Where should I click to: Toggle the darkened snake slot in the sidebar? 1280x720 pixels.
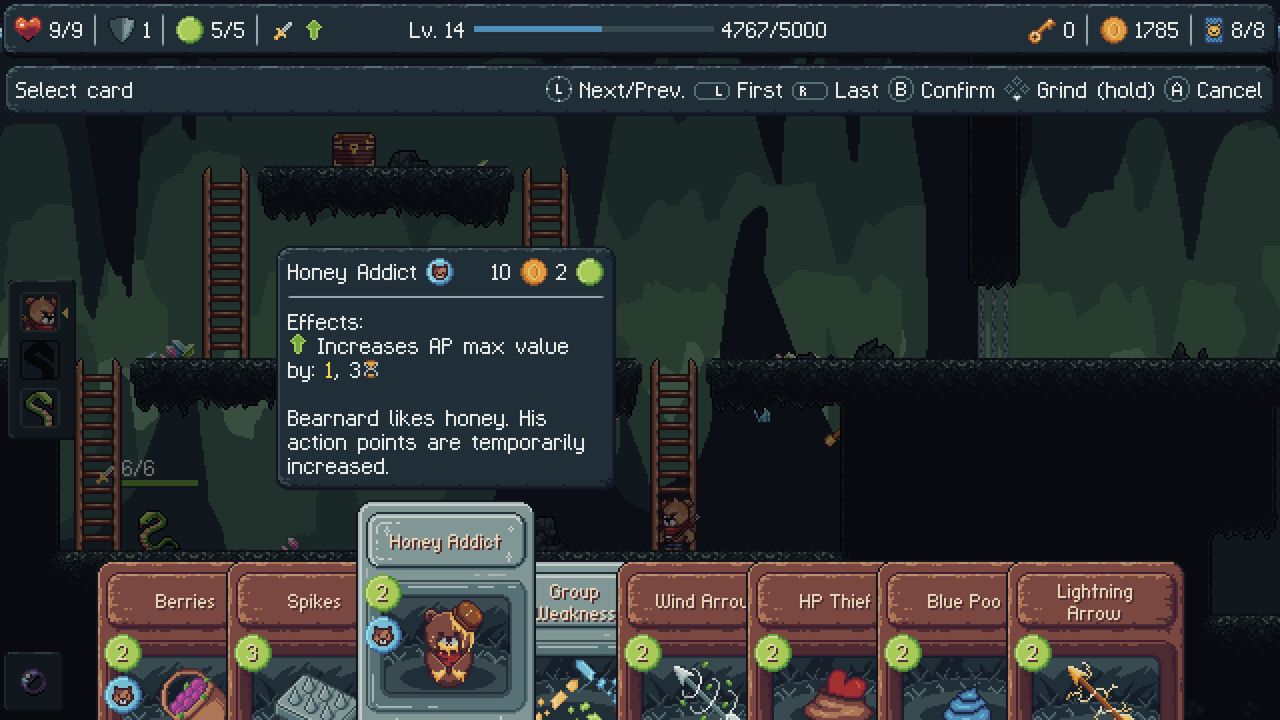[x=39, y=360]
